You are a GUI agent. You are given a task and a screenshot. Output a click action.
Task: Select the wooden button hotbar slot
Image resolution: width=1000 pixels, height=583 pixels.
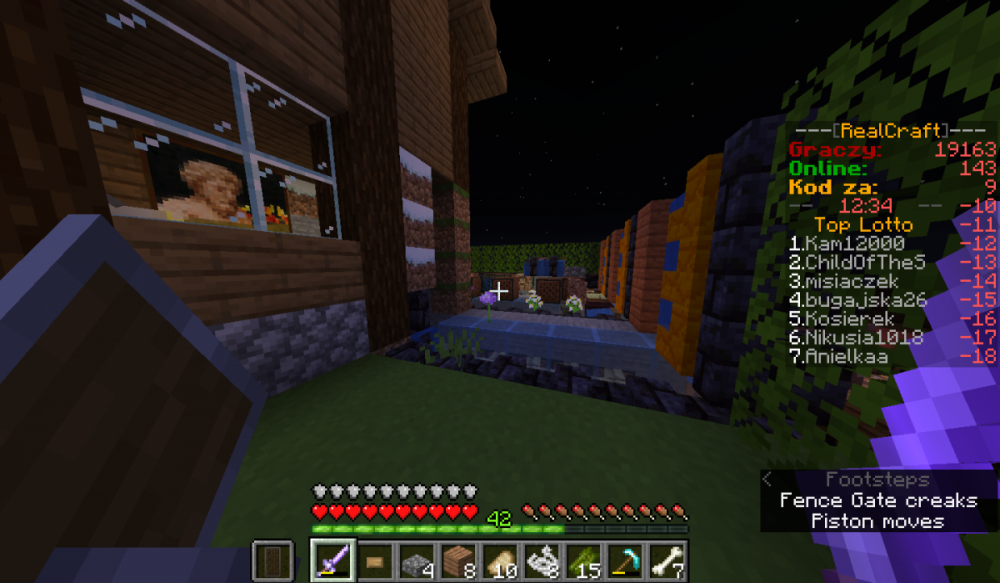point(374,561)
